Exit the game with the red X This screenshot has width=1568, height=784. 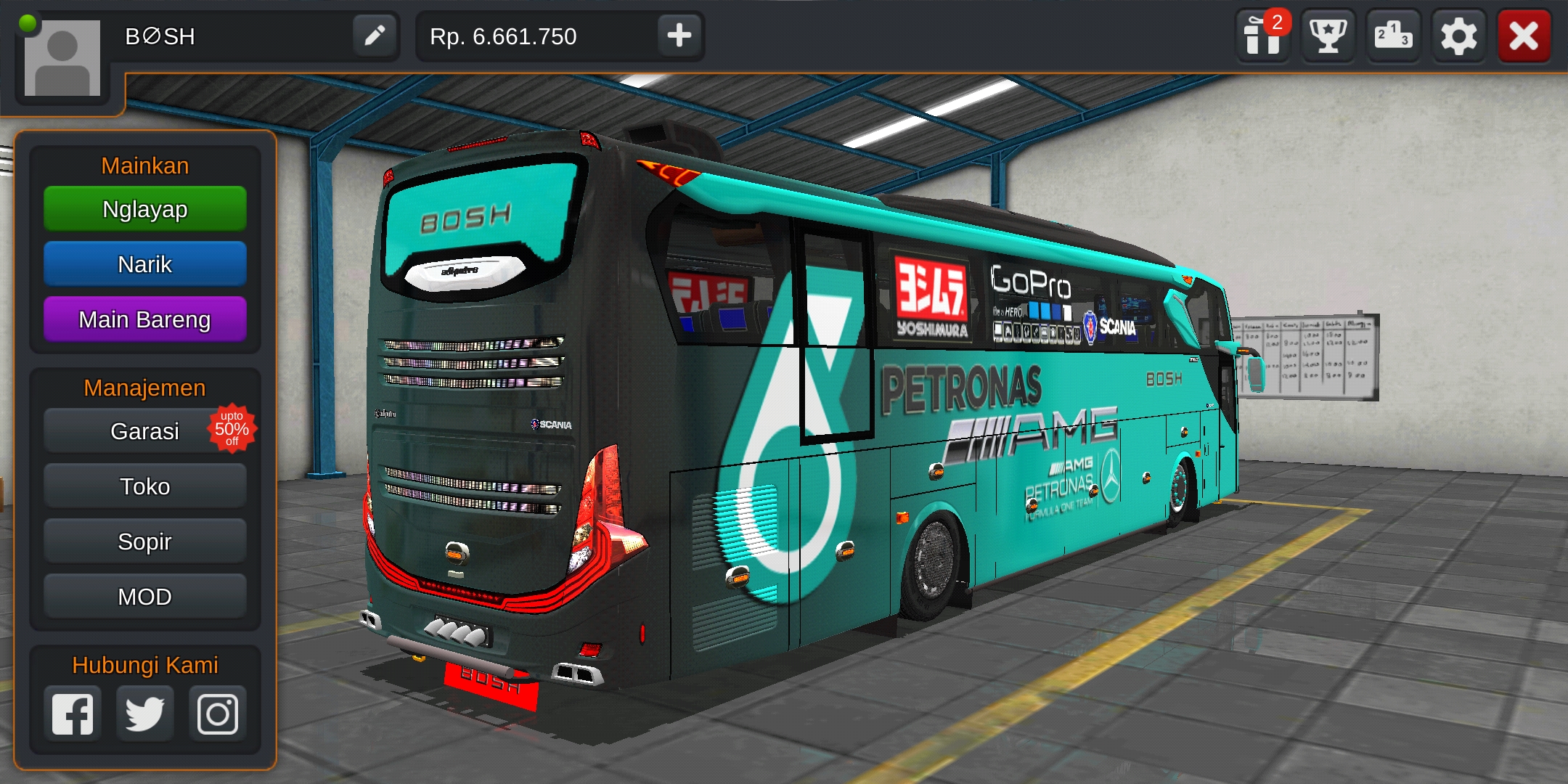1524,35
